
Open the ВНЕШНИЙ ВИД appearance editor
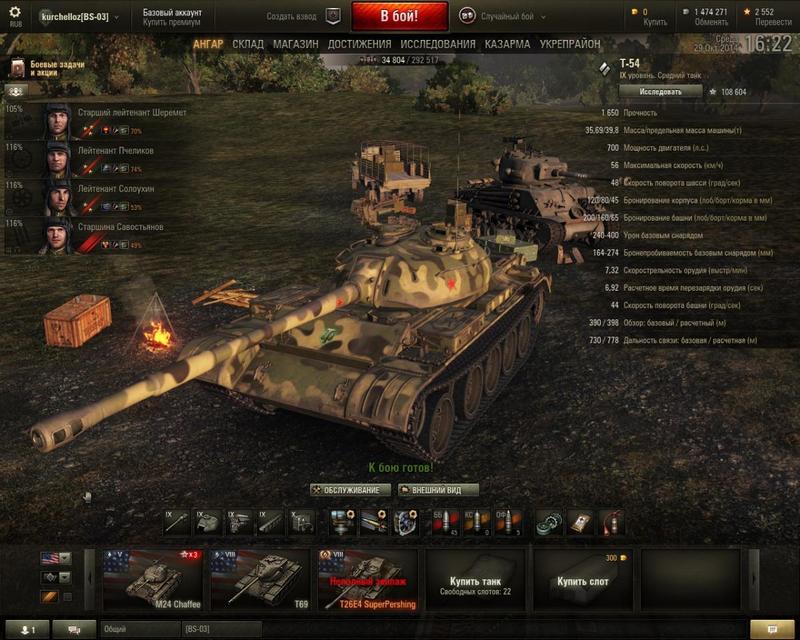[438, 490]
